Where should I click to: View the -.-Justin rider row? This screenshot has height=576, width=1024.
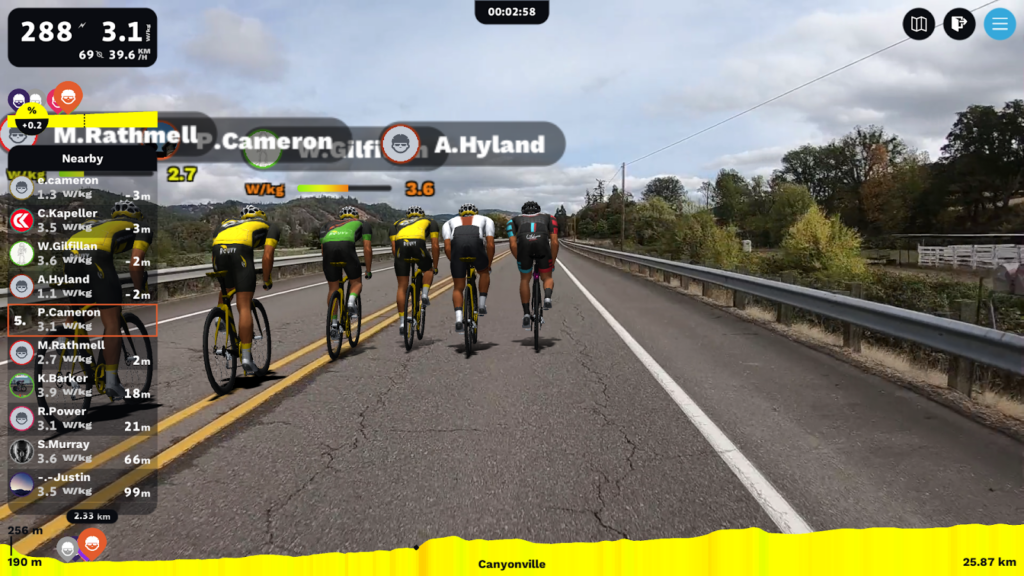[82, 484]
